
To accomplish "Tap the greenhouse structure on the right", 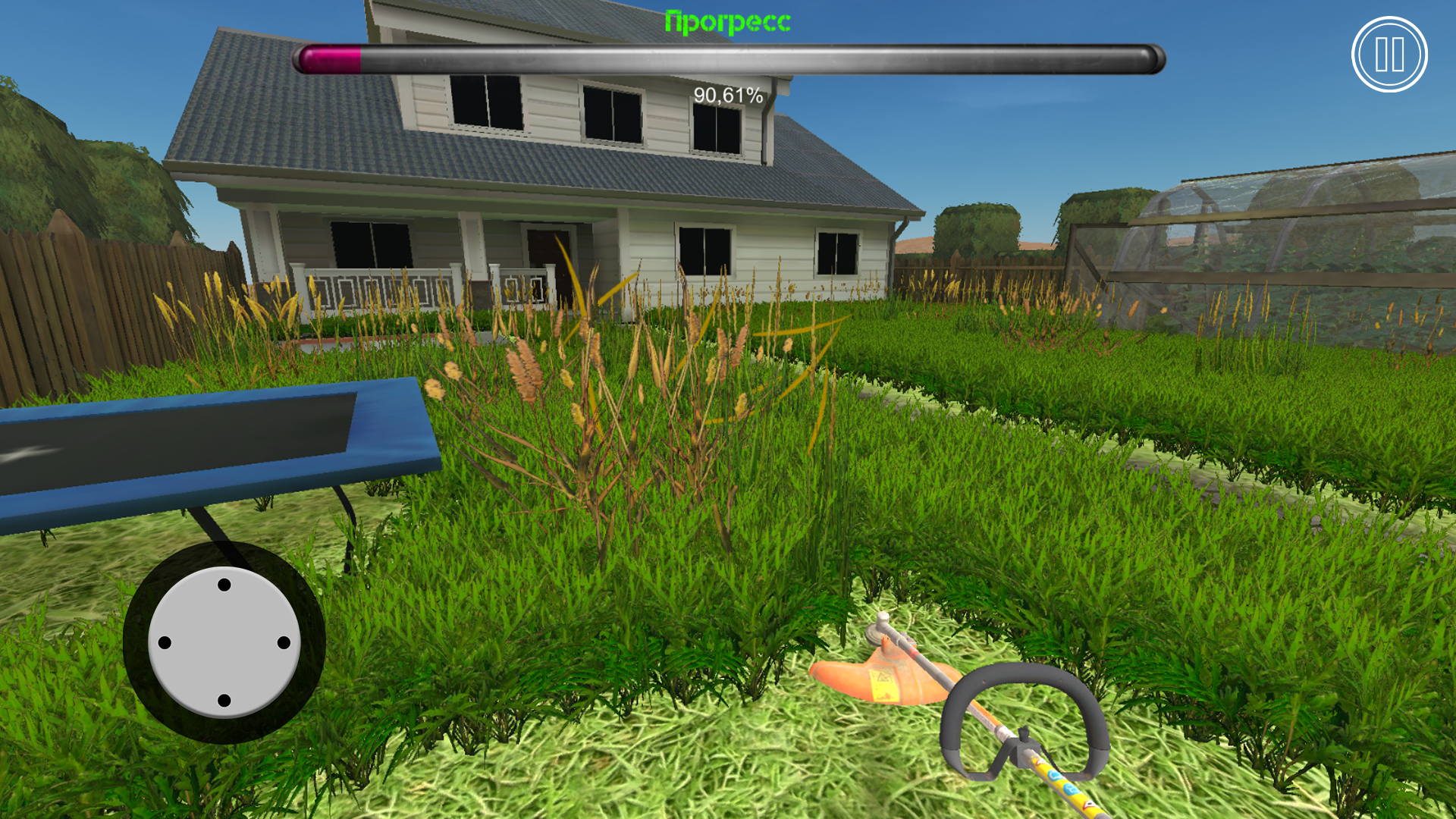I will [x=1289, y=227].
